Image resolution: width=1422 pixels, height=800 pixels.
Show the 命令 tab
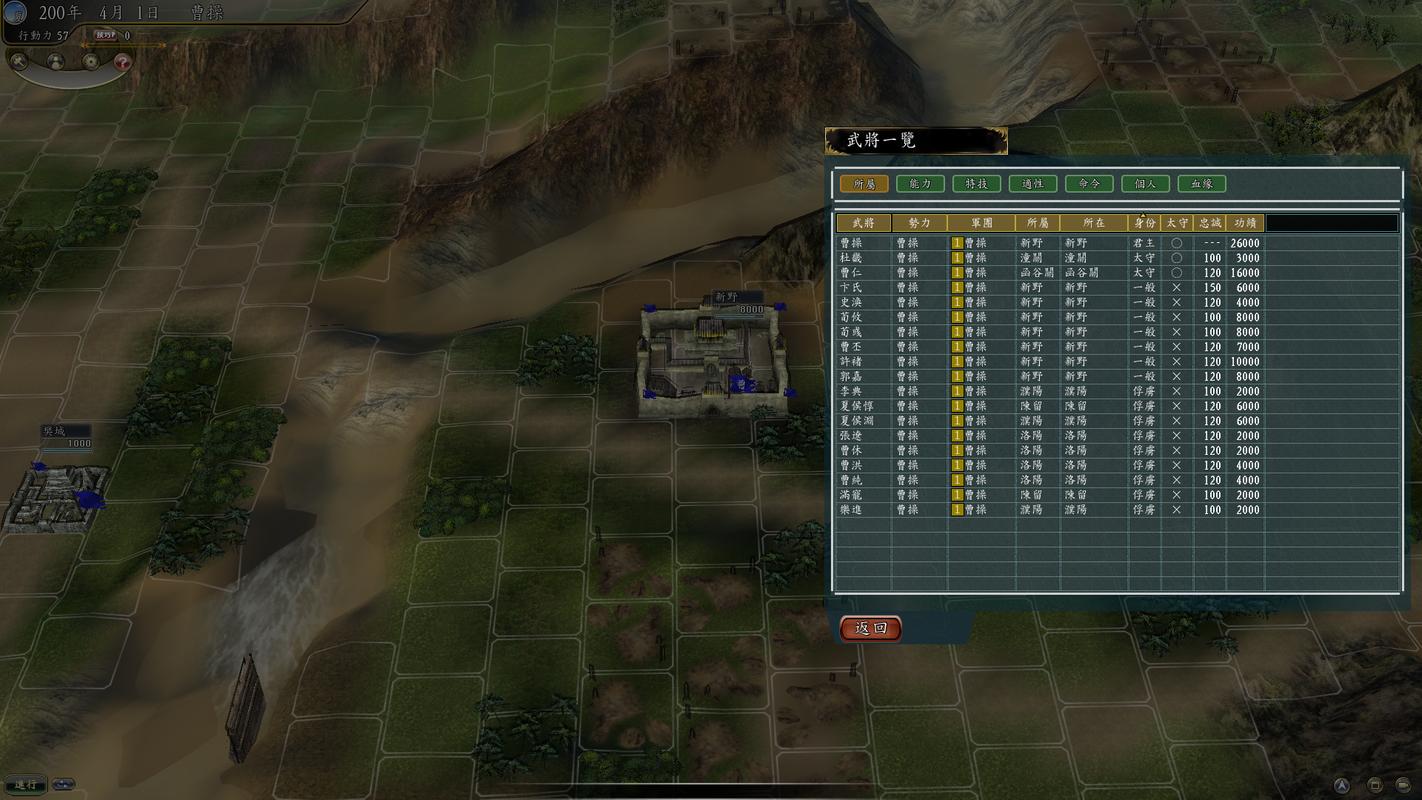(1089, 184)
